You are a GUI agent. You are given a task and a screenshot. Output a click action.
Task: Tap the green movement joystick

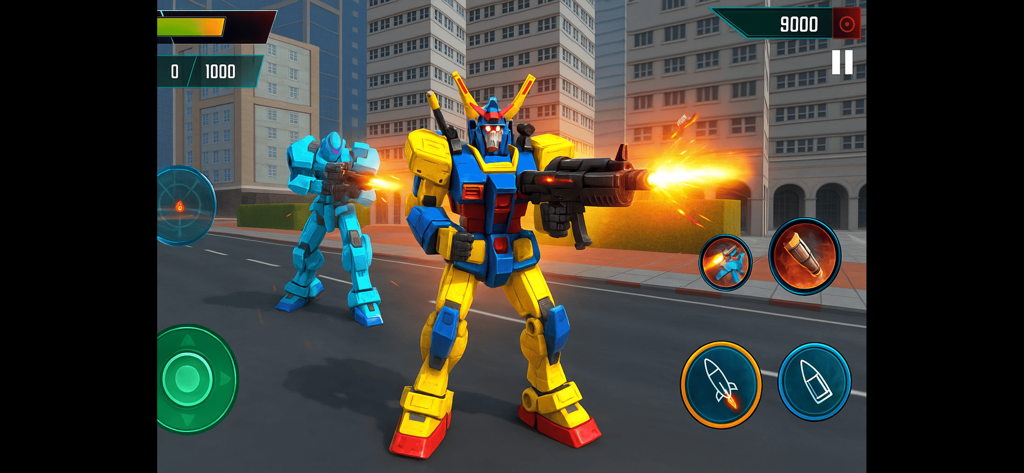coord(189,379)
